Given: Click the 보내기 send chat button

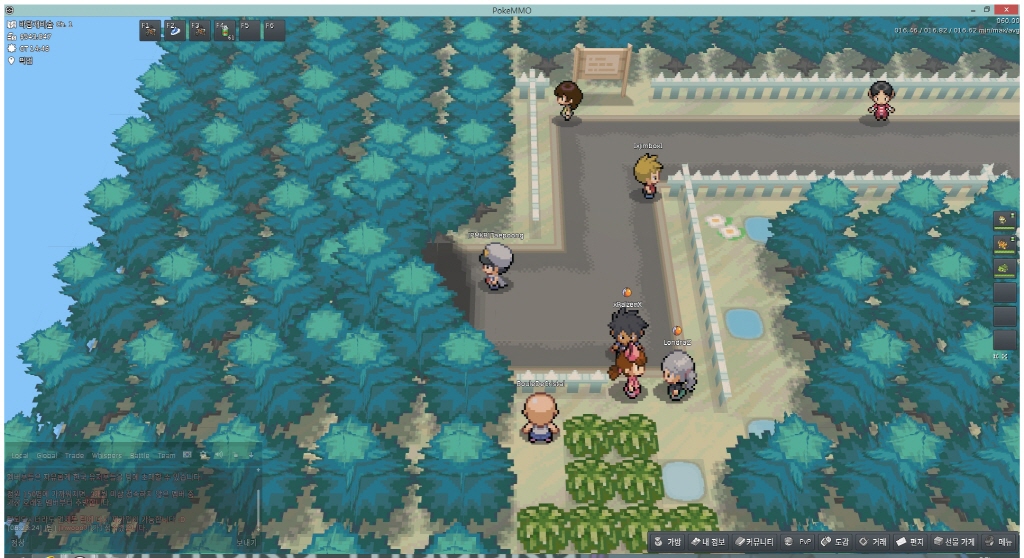Looking at the screenshot, I should click(246, 543).
